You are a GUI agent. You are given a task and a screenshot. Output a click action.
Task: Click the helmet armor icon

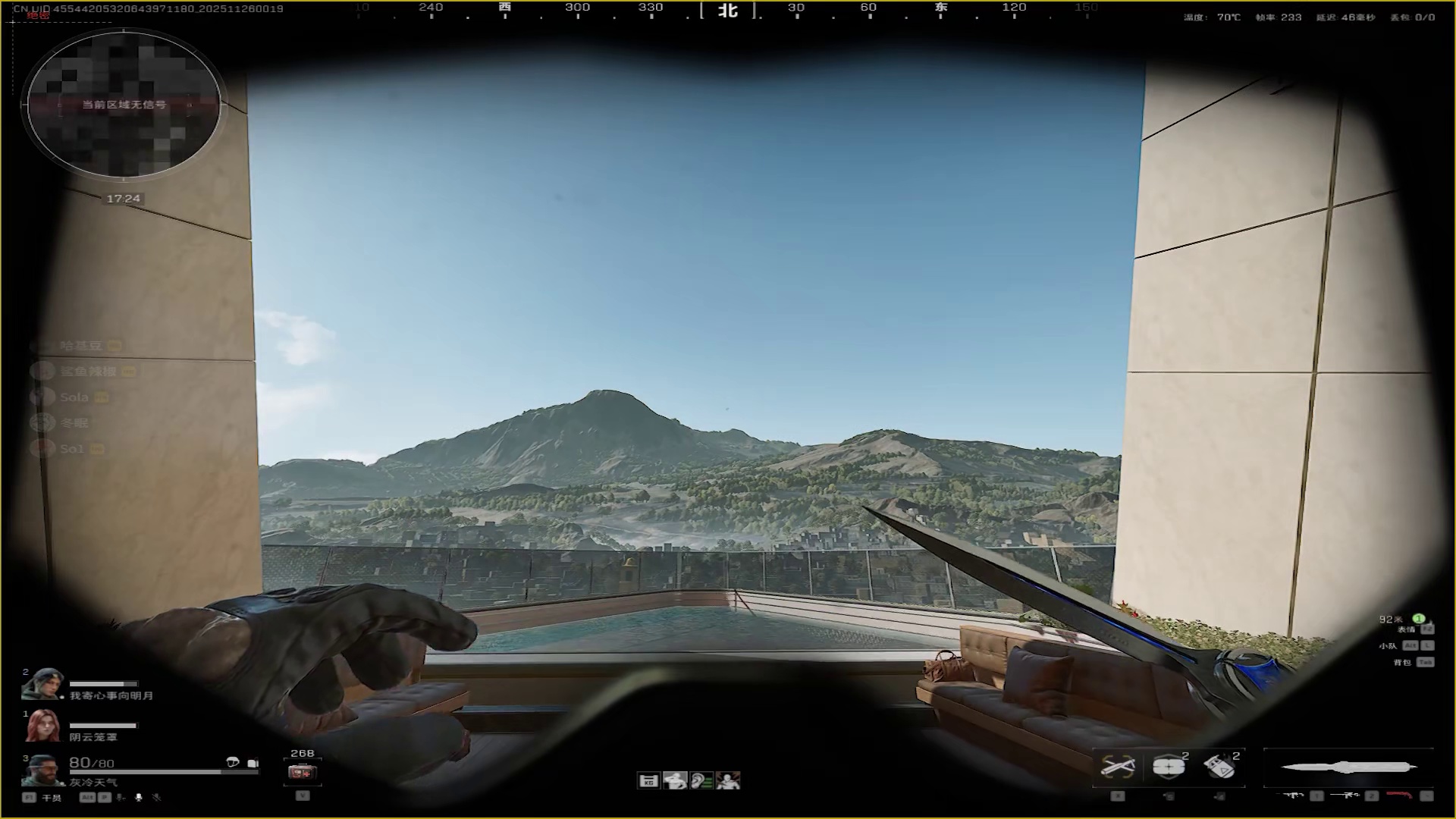(233, 763)
